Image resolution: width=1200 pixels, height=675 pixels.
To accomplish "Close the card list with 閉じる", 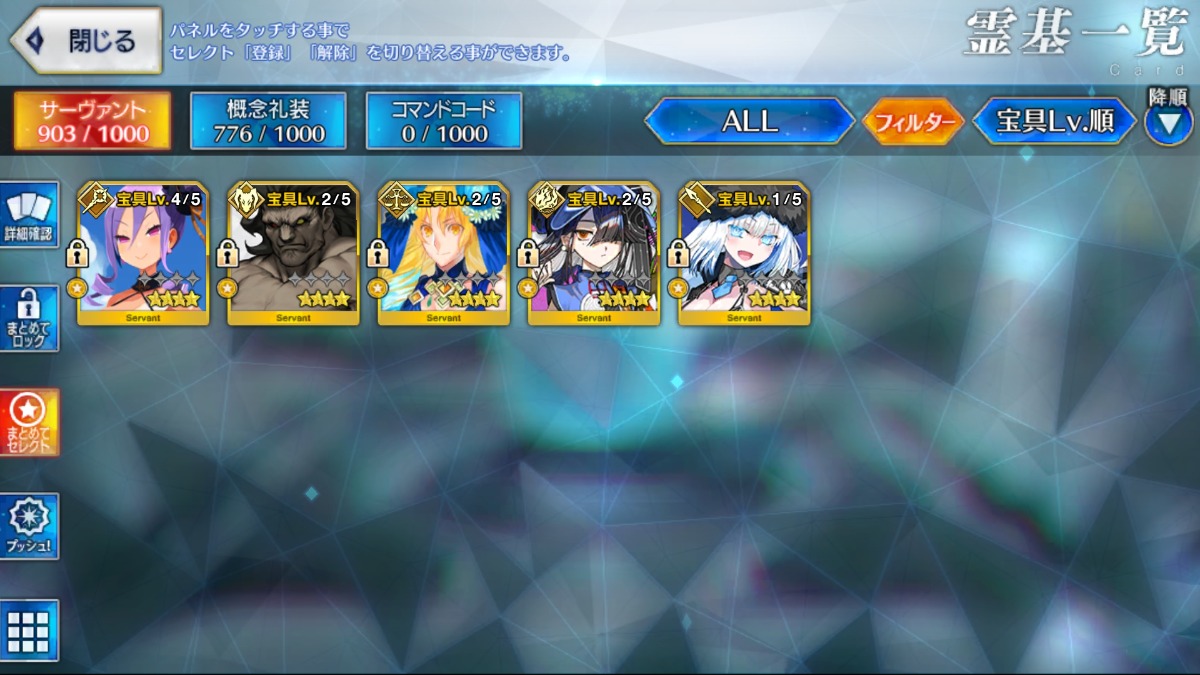I will click(x=86, y=40).
